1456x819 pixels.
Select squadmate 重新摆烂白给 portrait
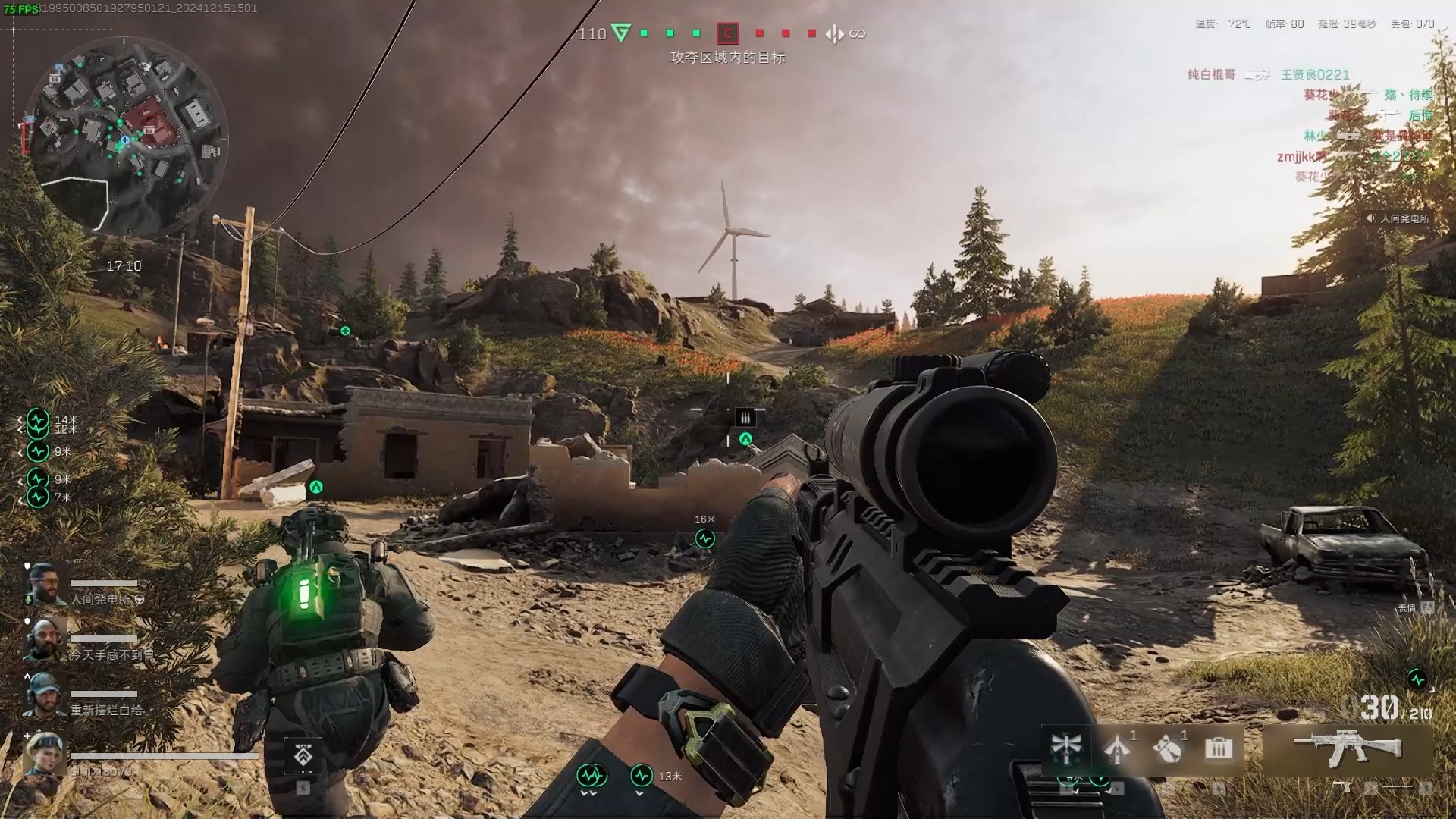tap(44, 695)
